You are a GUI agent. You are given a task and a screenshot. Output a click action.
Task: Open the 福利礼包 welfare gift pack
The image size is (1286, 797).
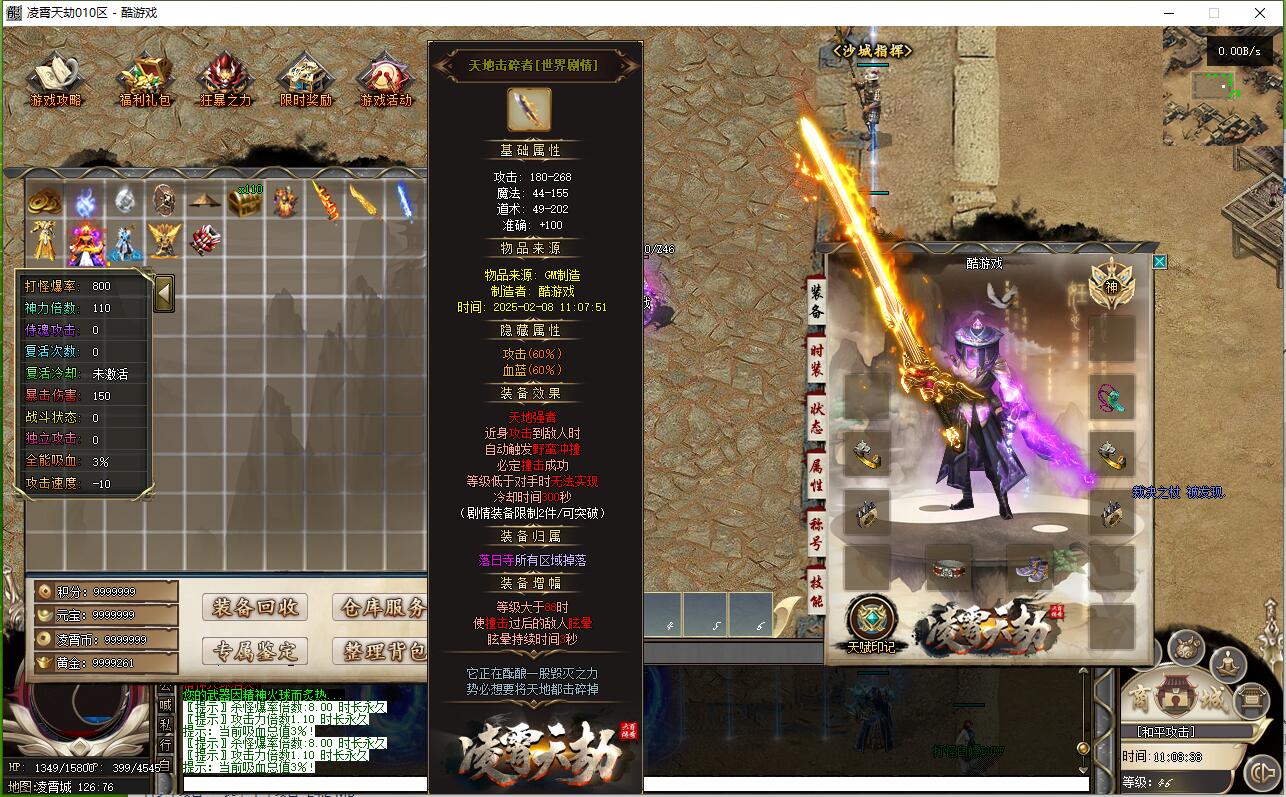pyautogui.click(x=145, y=78)
